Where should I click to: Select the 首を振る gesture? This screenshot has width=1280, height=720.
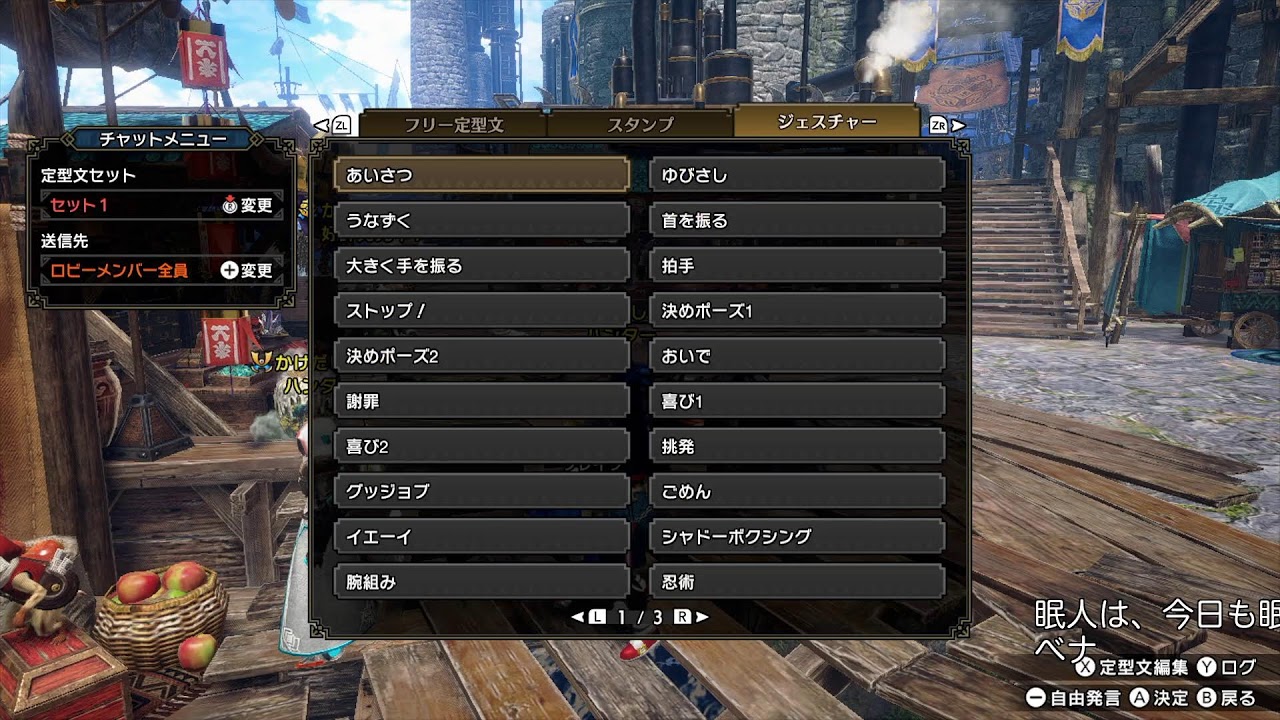(797, 220)
